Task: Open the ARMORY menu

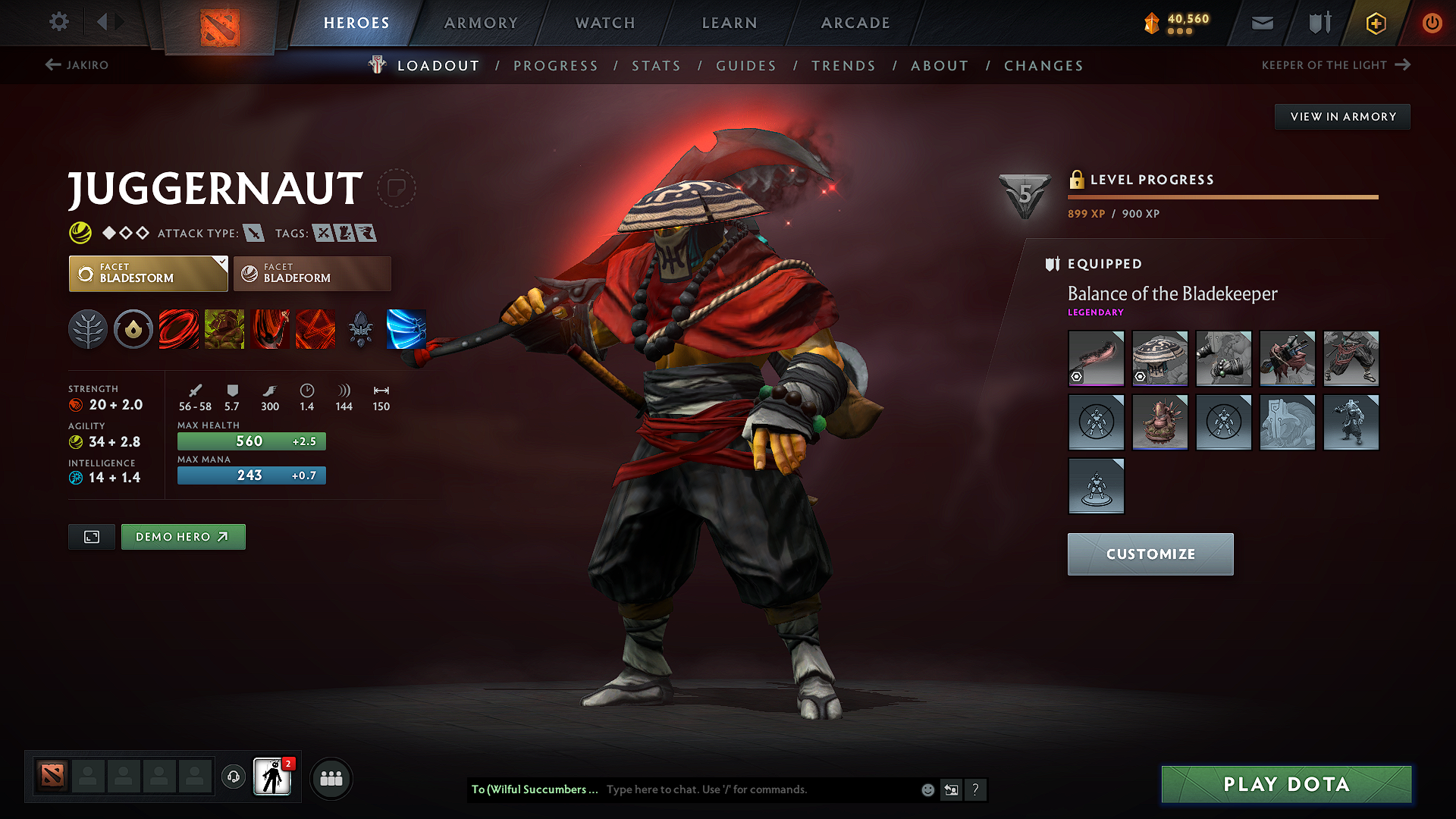Action: (x=480, y=23)
